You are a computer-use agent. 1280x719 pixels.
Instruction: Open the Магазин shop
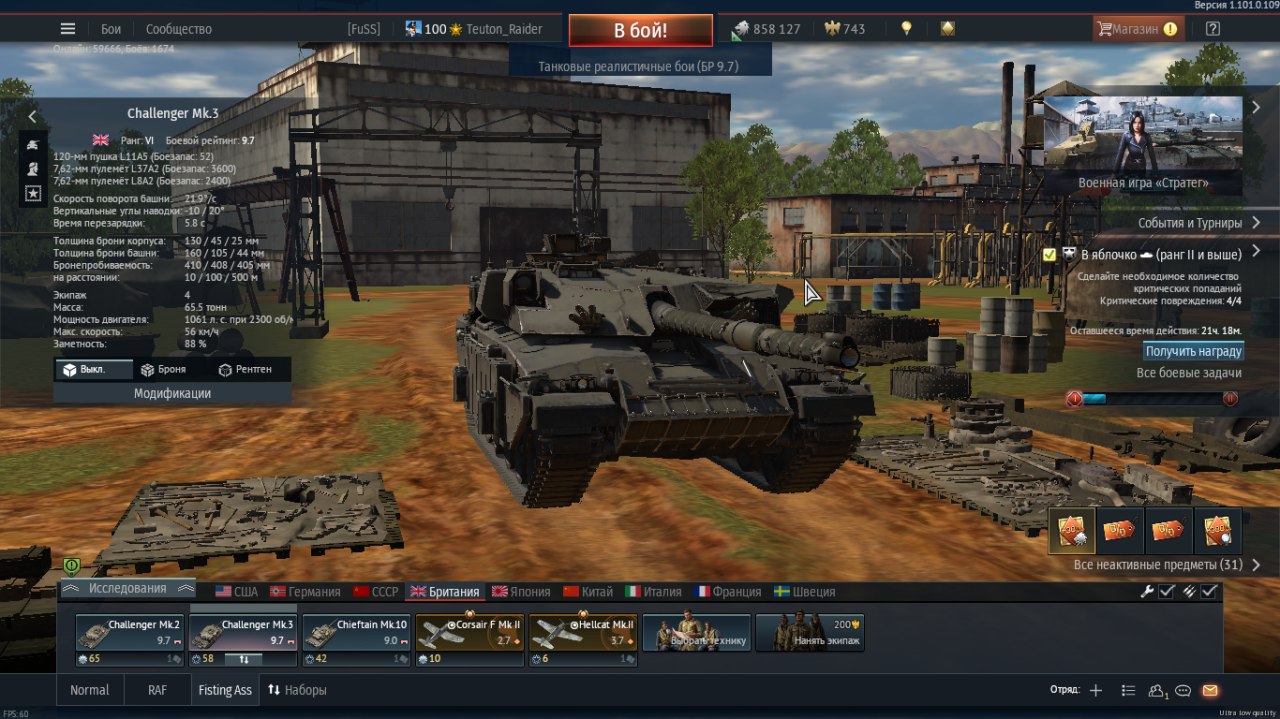tap(1137, 29)
